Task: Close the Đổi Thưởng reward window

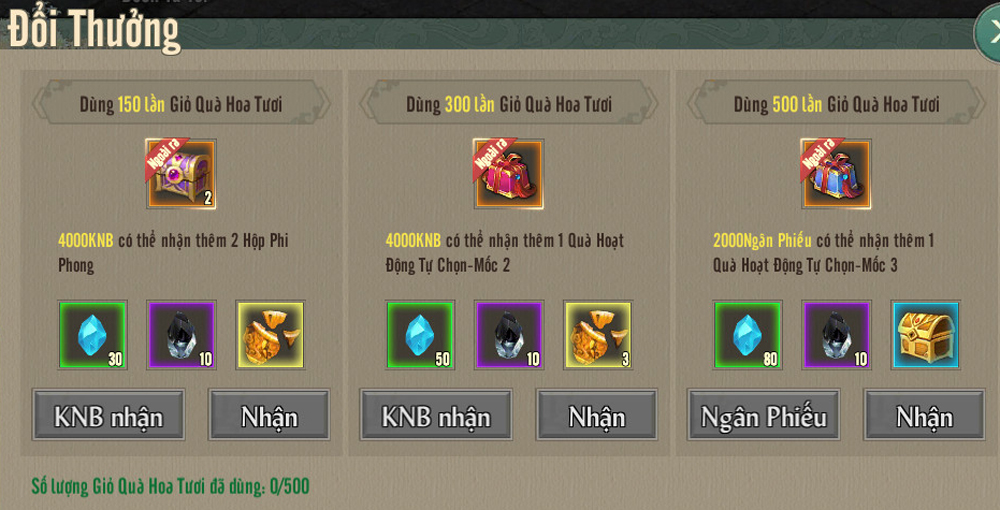Action: click(988, 34)
